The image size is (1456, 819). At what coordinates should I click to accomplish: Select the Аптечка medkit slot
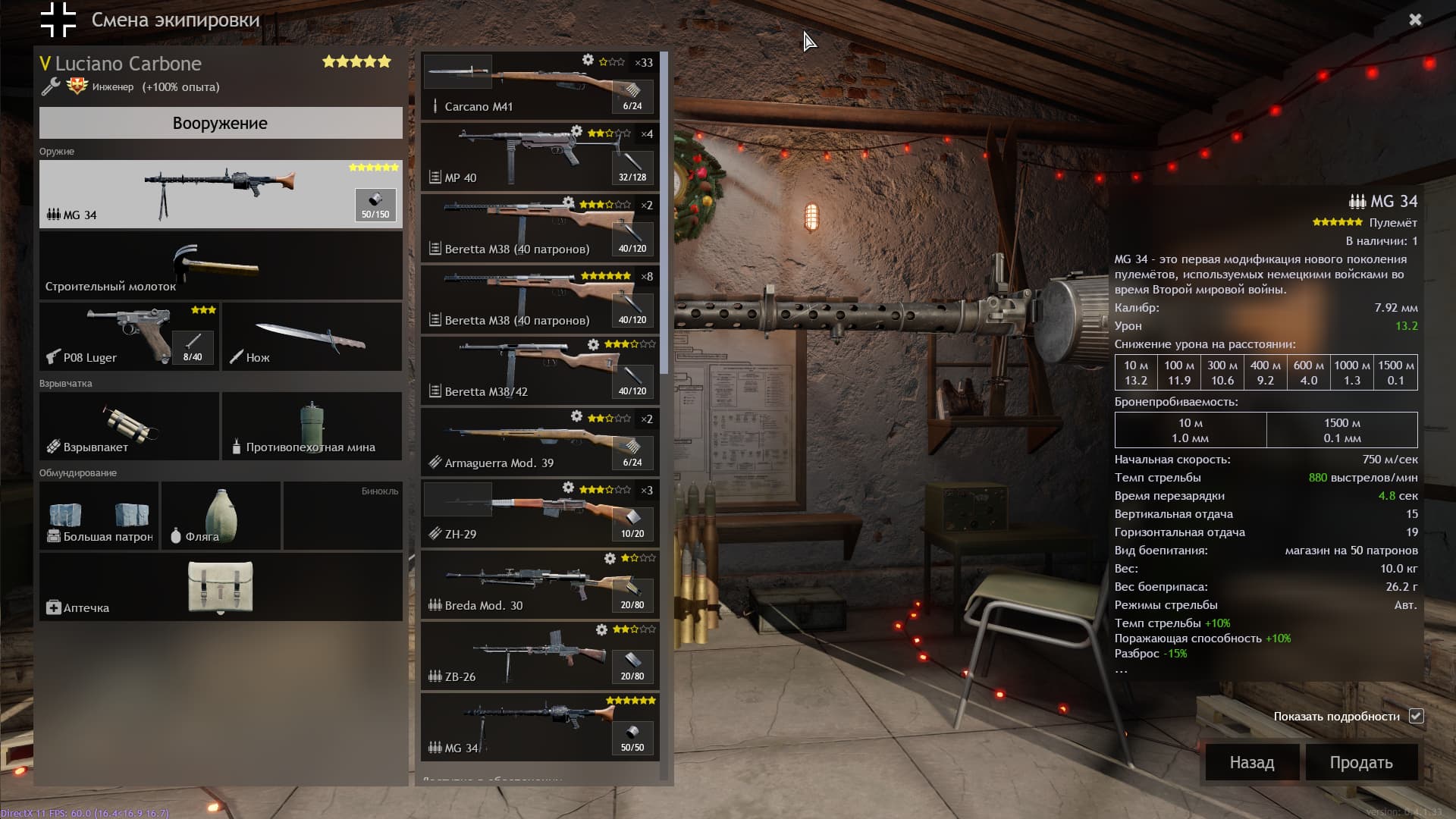220,587
